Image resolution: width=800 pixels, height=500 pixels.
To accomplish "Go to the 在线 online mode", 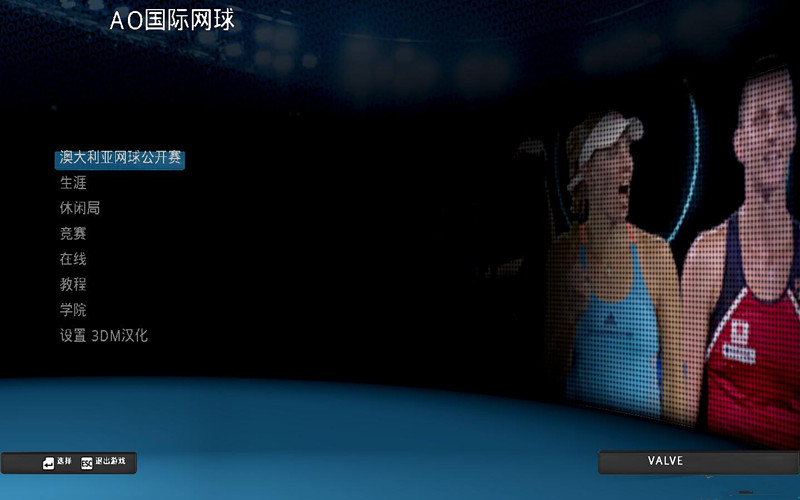I will click(x=73, y=259).
